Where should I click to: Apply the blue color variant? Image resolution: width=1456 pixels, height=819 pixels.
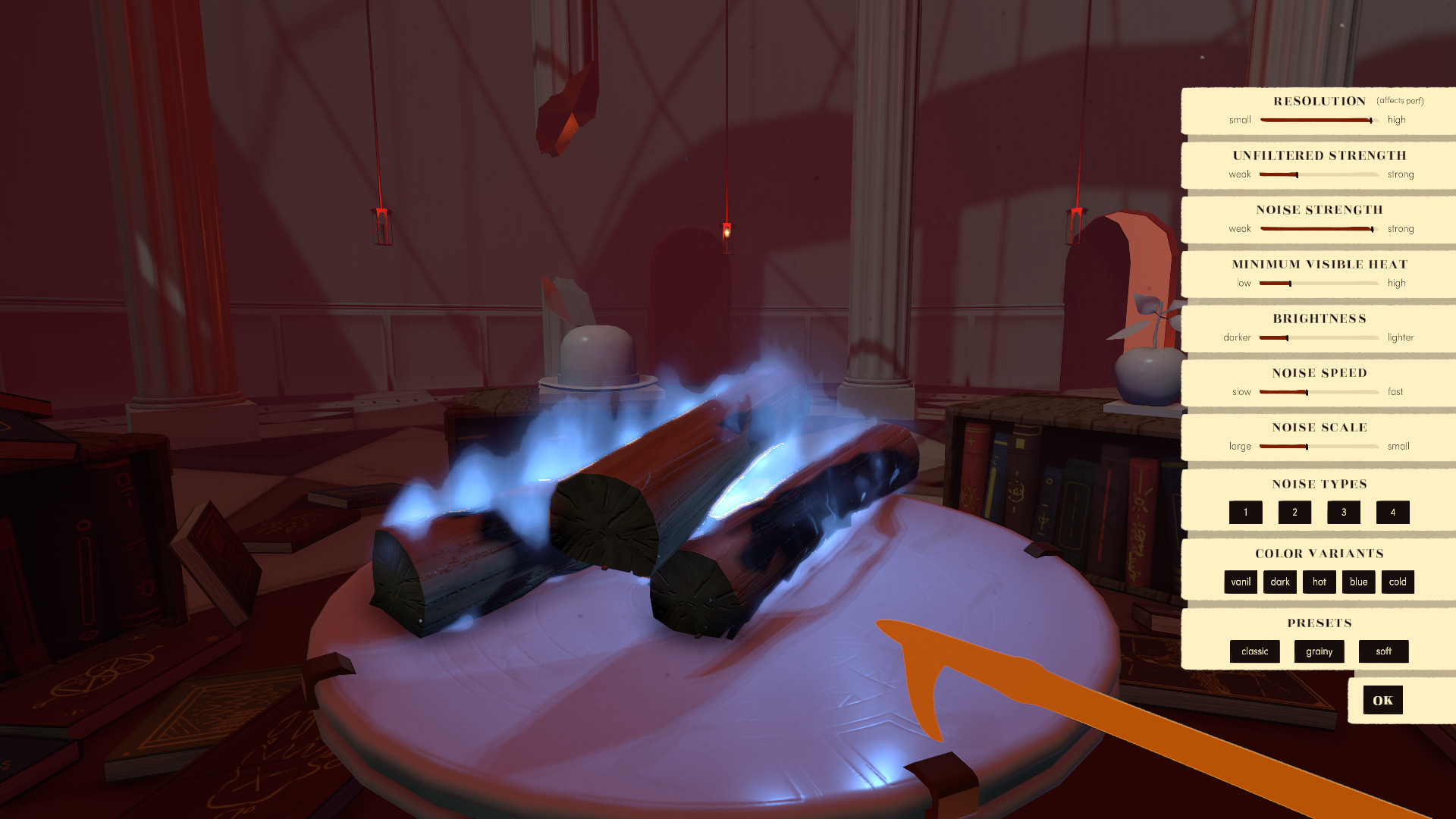coord(1358,582)
